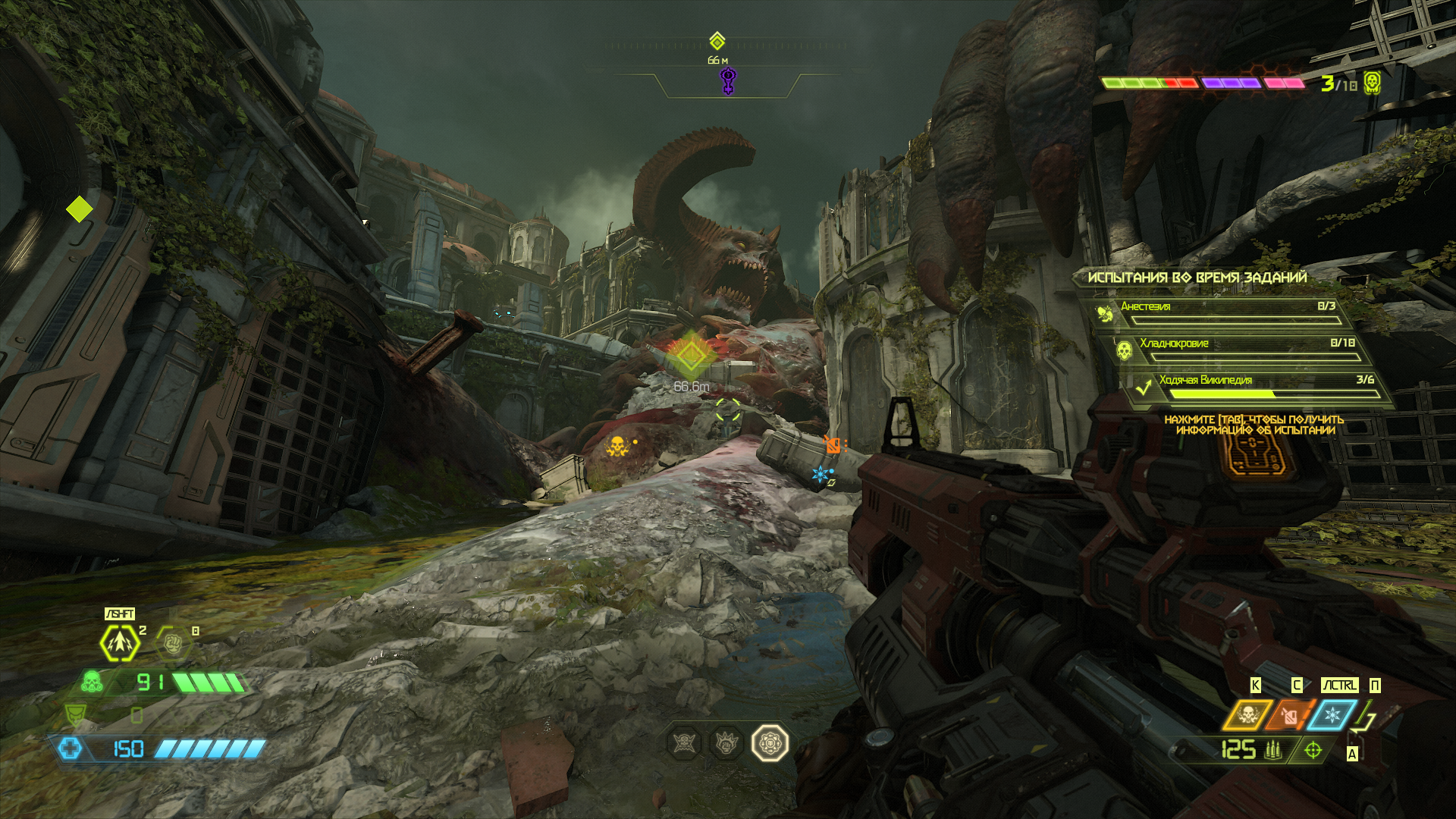
Task: Select the blue health cross icon
Action: [x=70, y=748]
